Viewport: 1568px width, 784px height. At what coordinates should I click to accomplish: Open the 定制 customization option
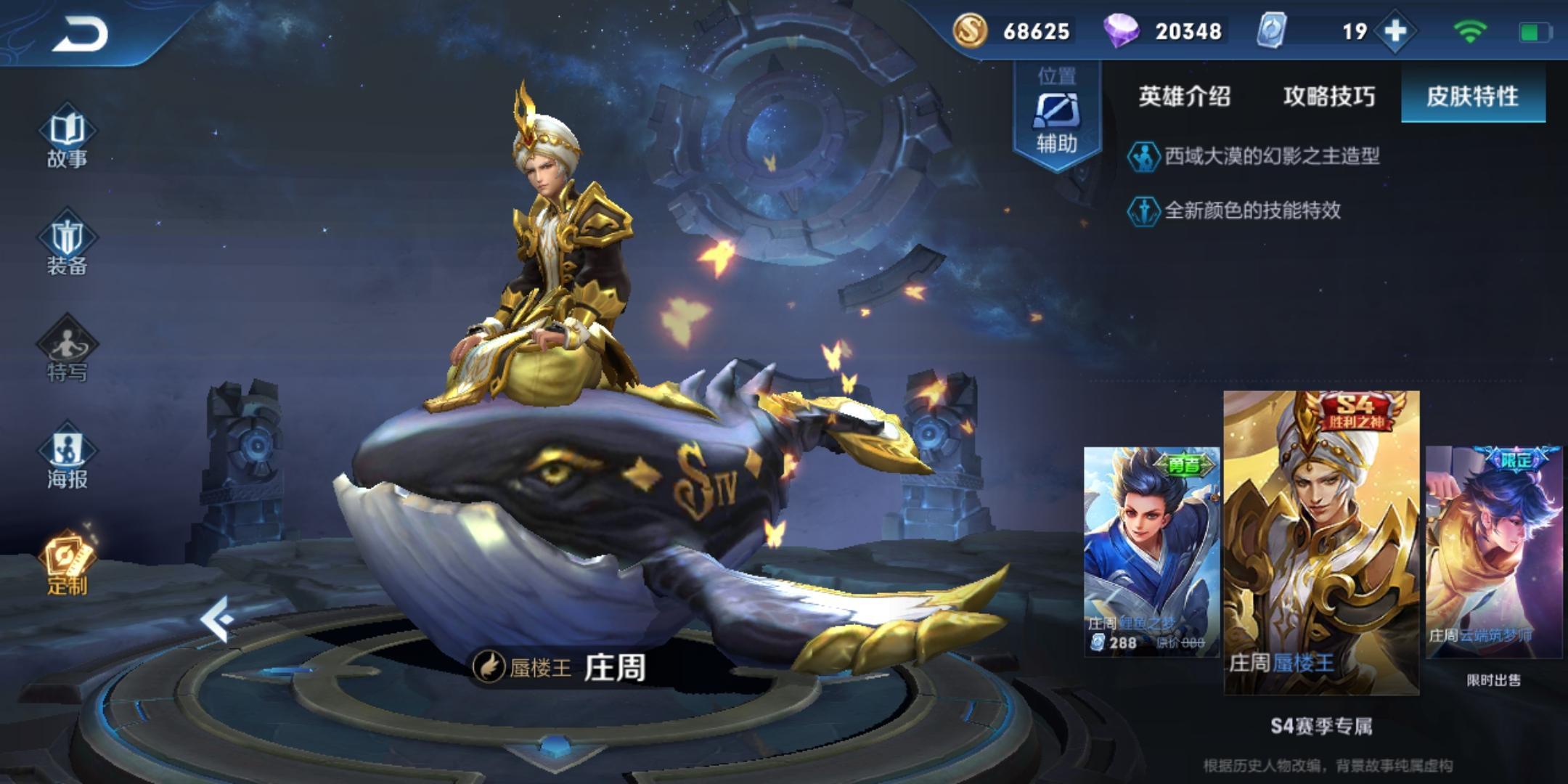coord(67,564)
